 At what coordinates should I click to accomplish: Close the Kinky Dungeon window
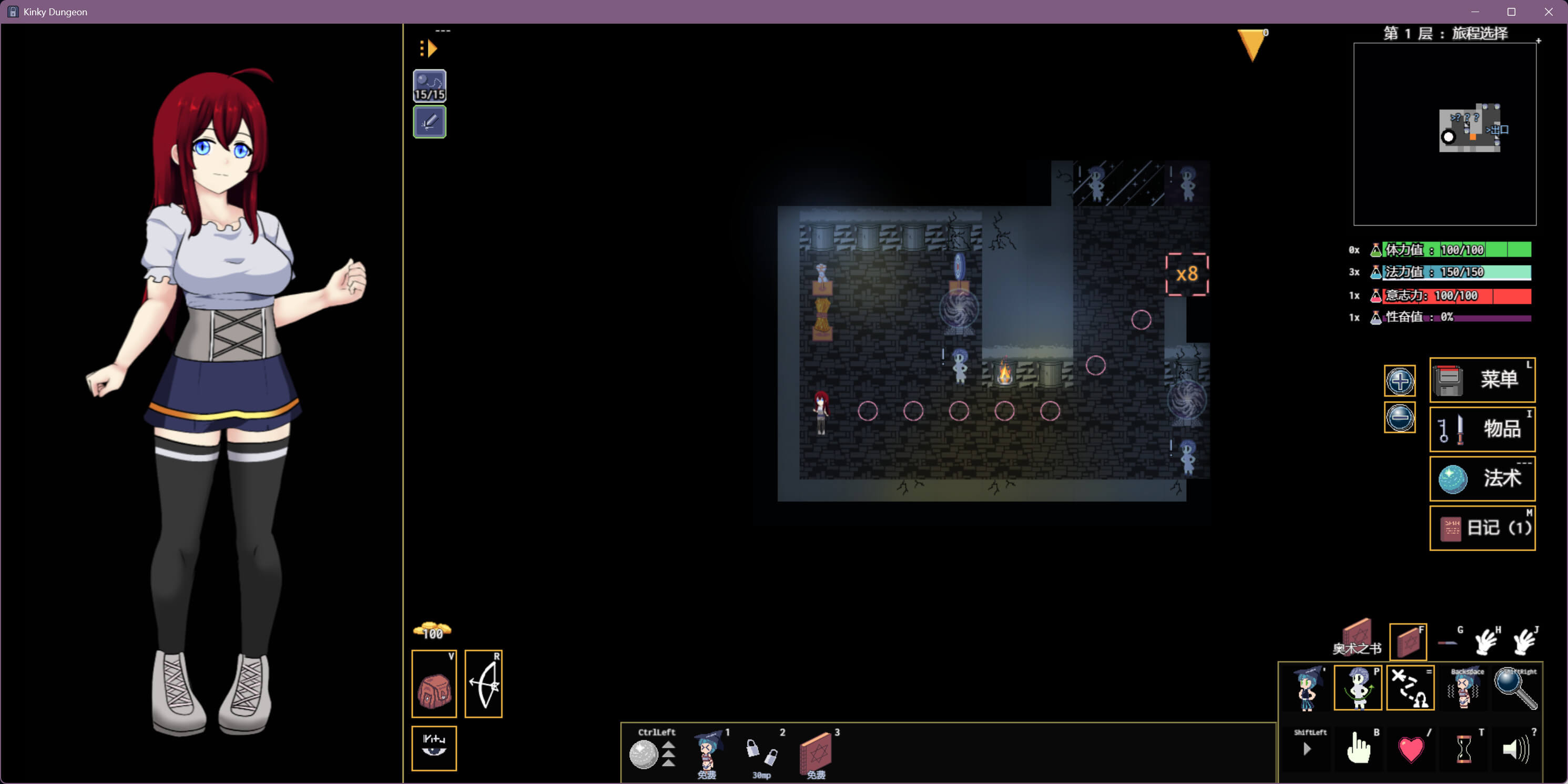pyautogui.click(x=1549, y=12)
